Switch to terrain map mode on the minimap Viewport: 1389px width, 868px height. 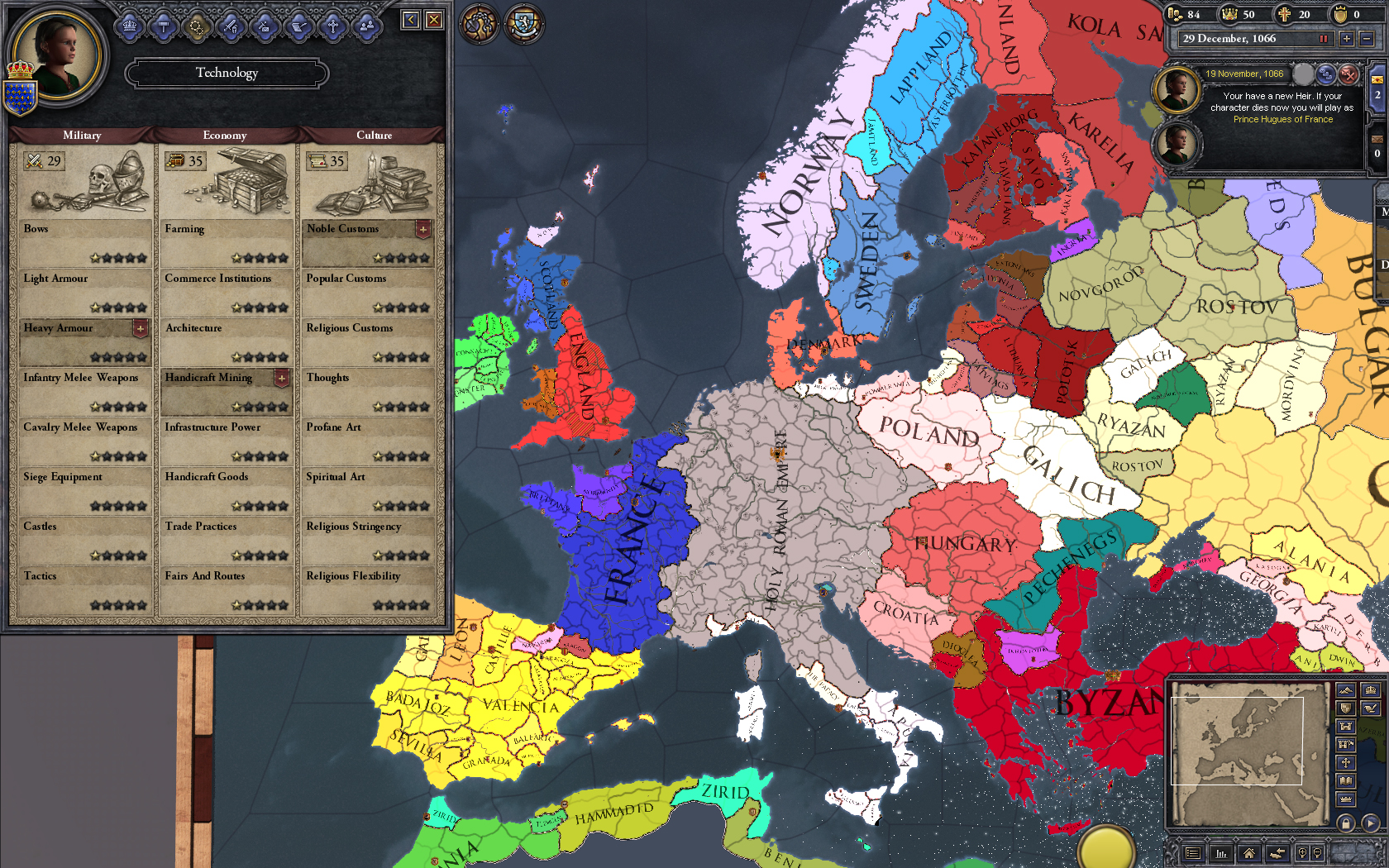[1345, 690]
